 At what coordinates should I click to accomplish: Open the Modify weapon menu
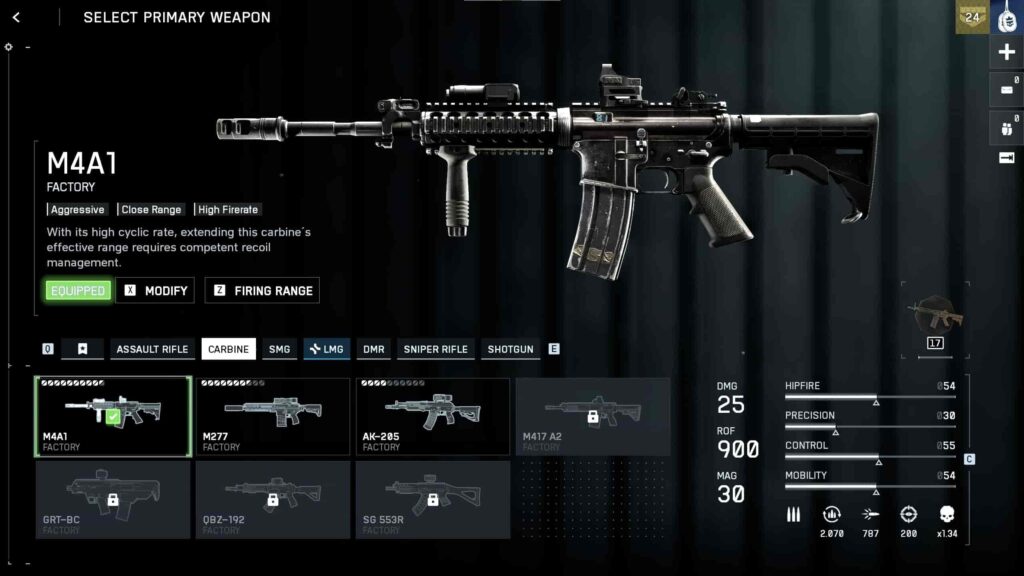156,290
